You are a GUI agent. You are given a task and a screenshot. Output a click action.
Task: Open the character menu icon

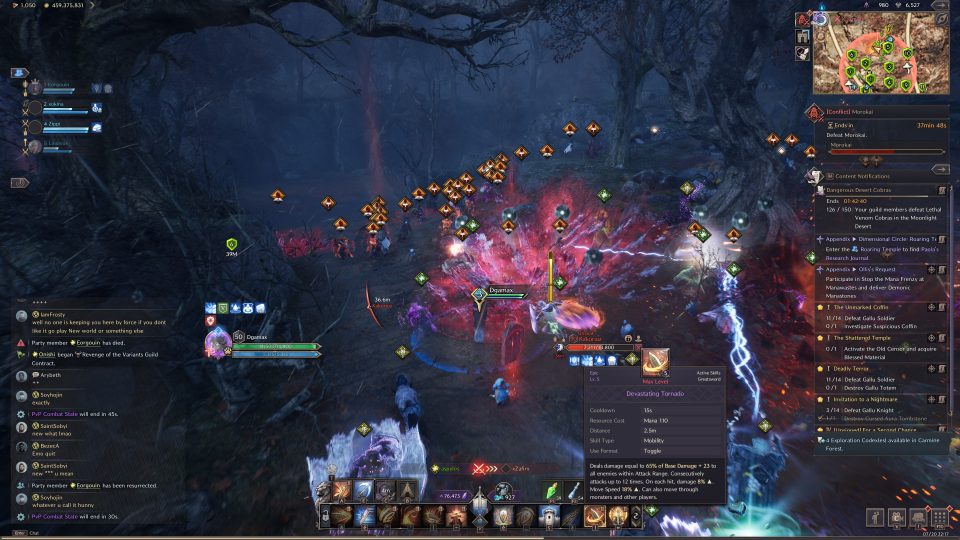tap(876, 517)
